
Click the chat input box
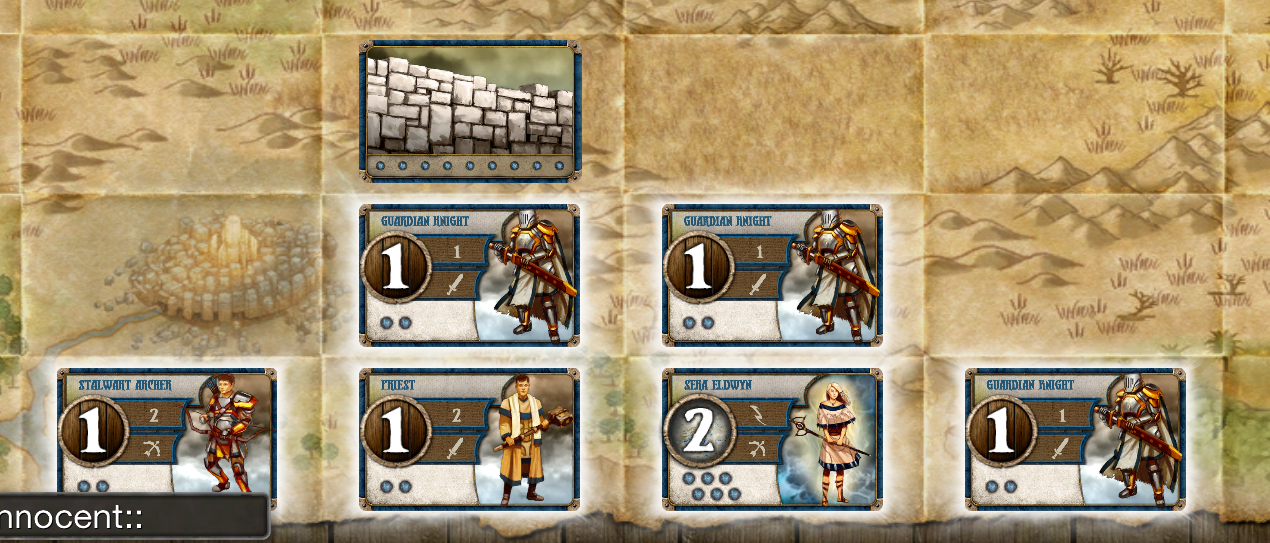click(x=133, y=518)
